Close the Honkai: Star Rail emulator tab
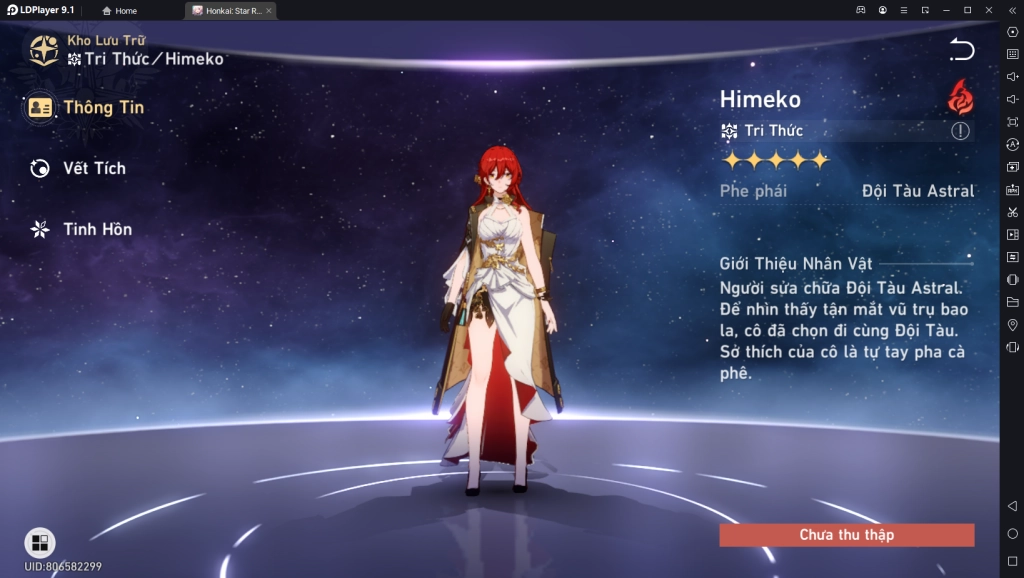The width and height of the screenshot is (1024, 578). pos(268,11)
